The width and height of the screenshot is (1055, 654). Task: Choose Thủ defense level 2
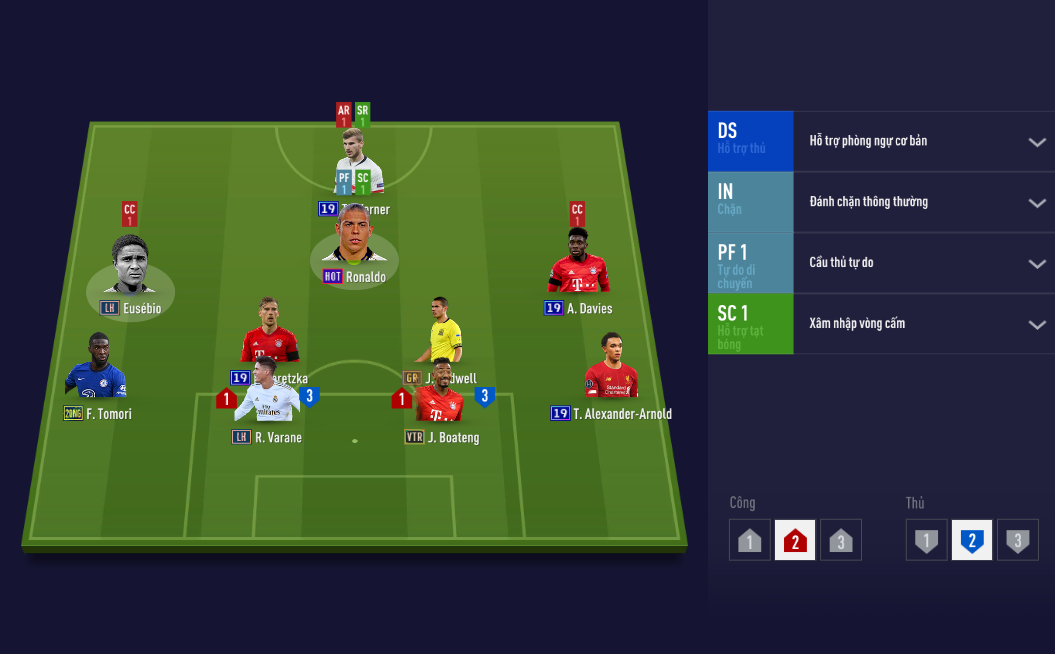(x=972, y=541)
